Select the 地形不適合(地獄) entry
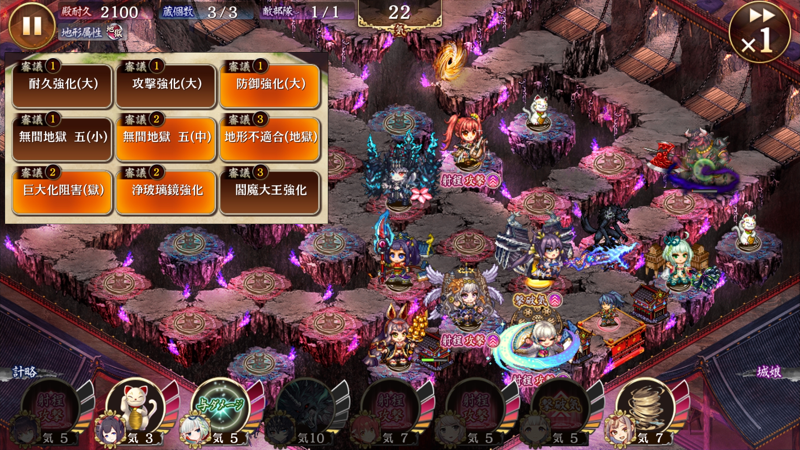This screenshot has width=800, height=450. tap(269, 138)
